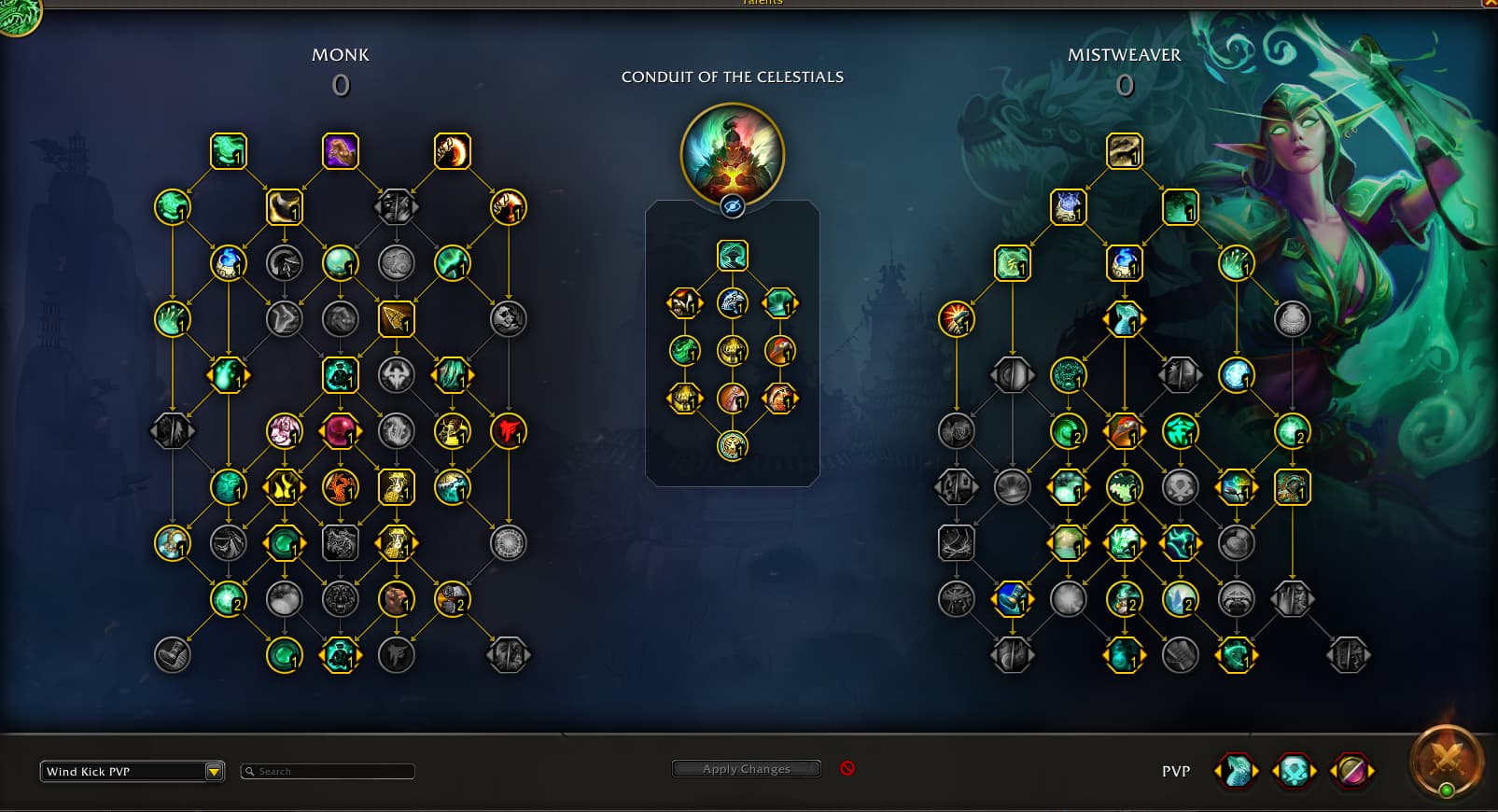The height and width of the screenshot is (812, 1498).
Task: Choose the cyan gem PVP talent slot
Action: click(x=1294, y=771)
